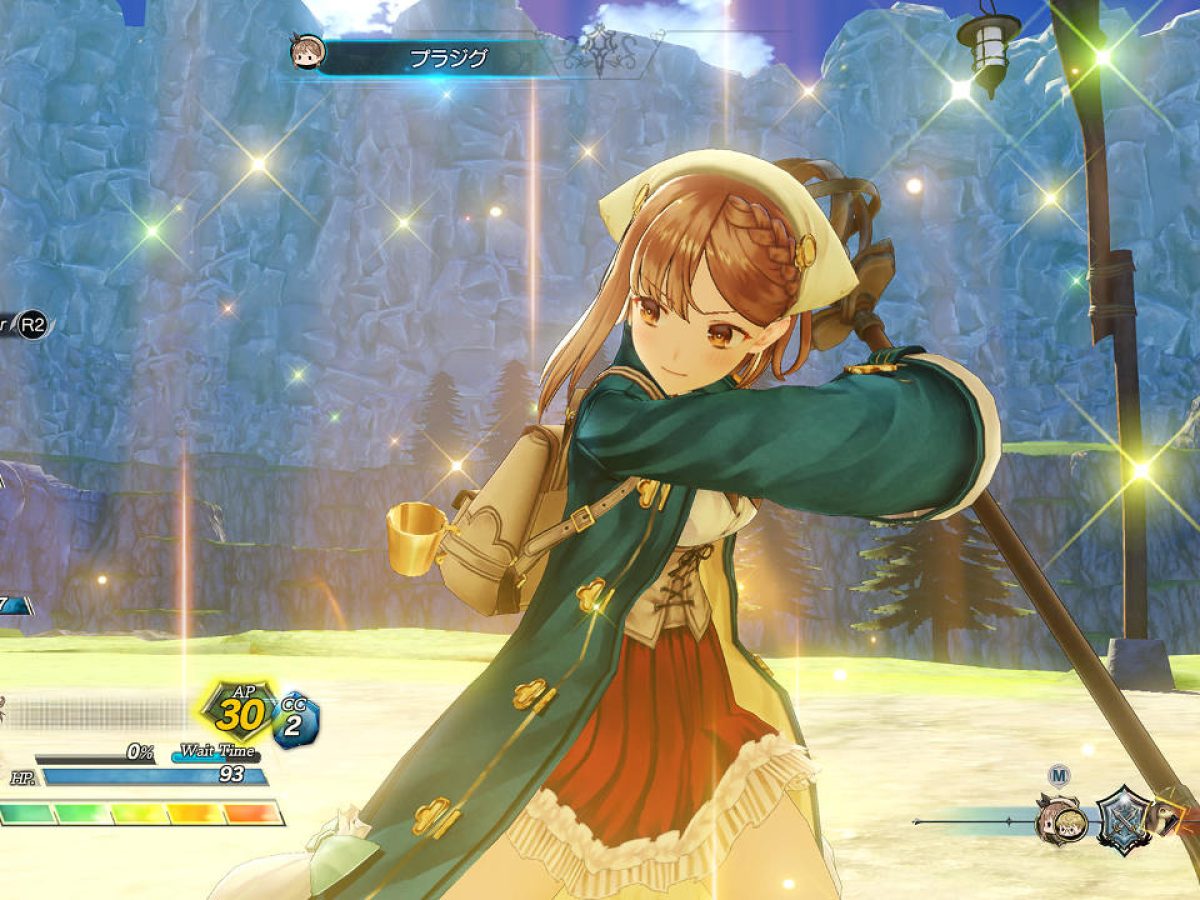
Task: Click the M marker above the timeline portraits
Action: (1060, 775)
